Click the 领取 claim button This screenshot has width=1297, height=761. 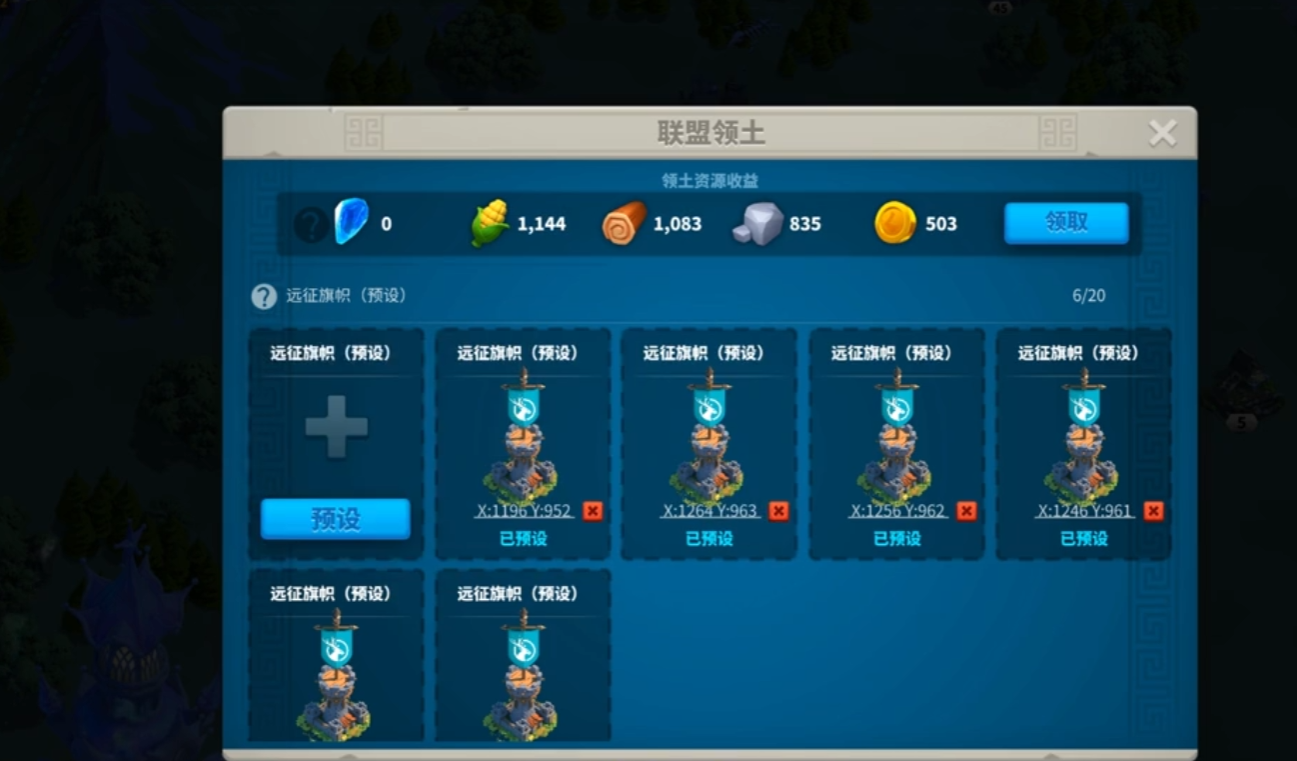1065,222
